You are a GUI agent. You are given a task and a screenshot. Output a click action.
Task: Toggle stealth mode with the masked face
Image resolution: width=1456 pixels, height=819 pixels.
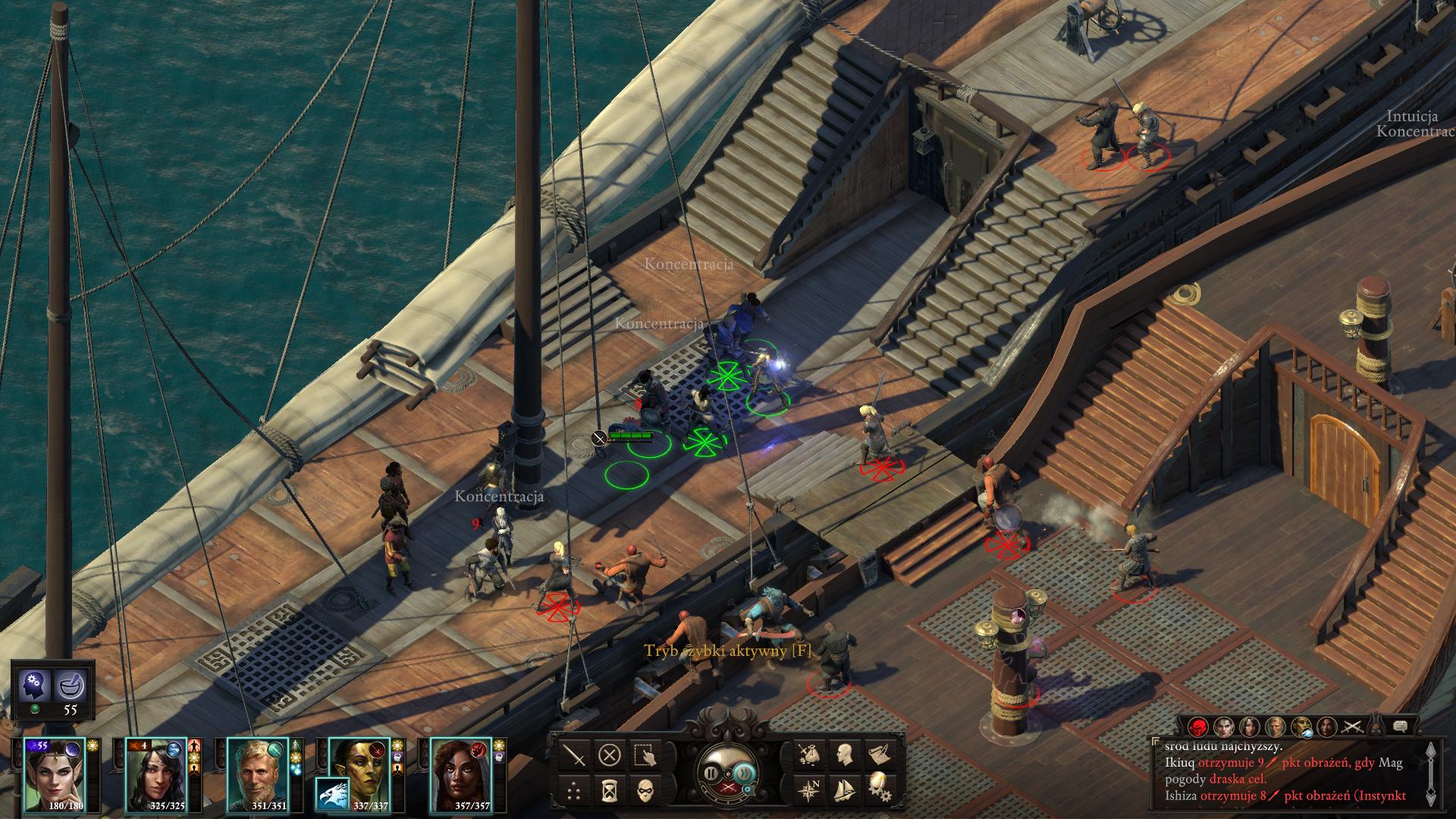(x=644, y=789)
